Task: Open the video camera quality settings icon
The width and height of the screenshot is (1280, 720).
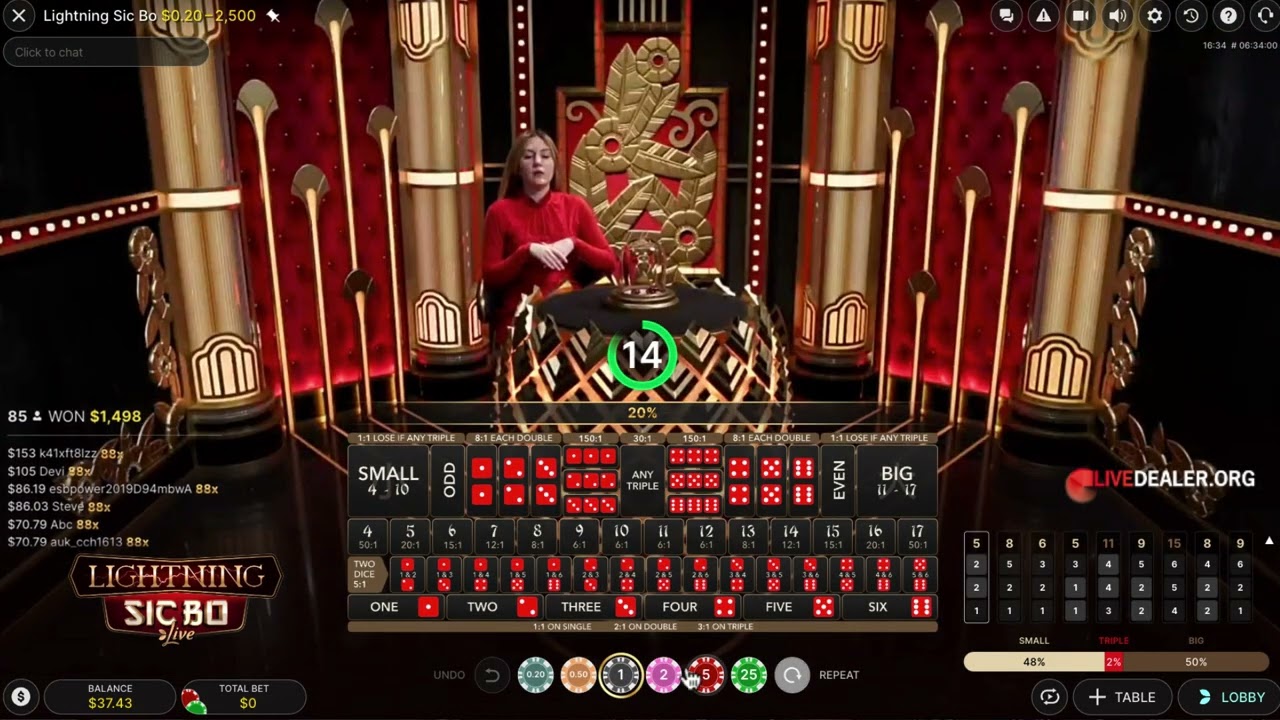Action: pyautogui.click(x=1080, y=16)
